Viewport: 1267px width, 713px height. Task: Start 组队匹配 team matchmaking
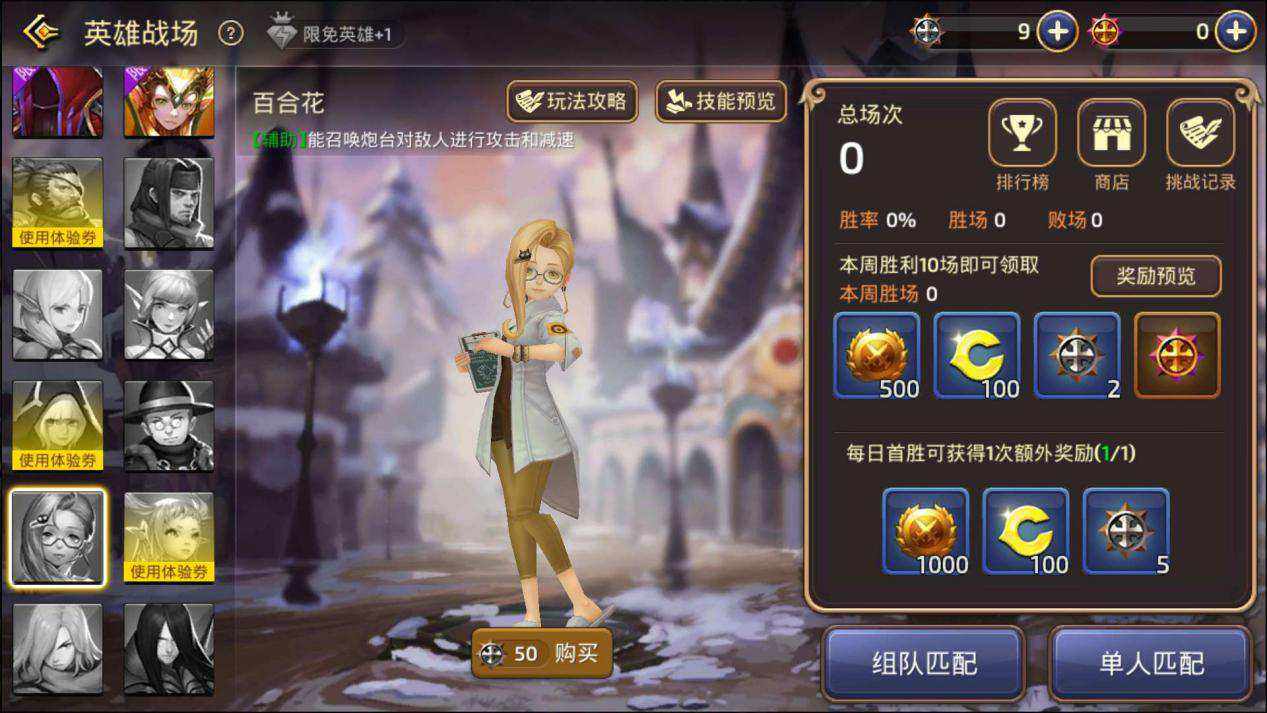tap(923, 663)
